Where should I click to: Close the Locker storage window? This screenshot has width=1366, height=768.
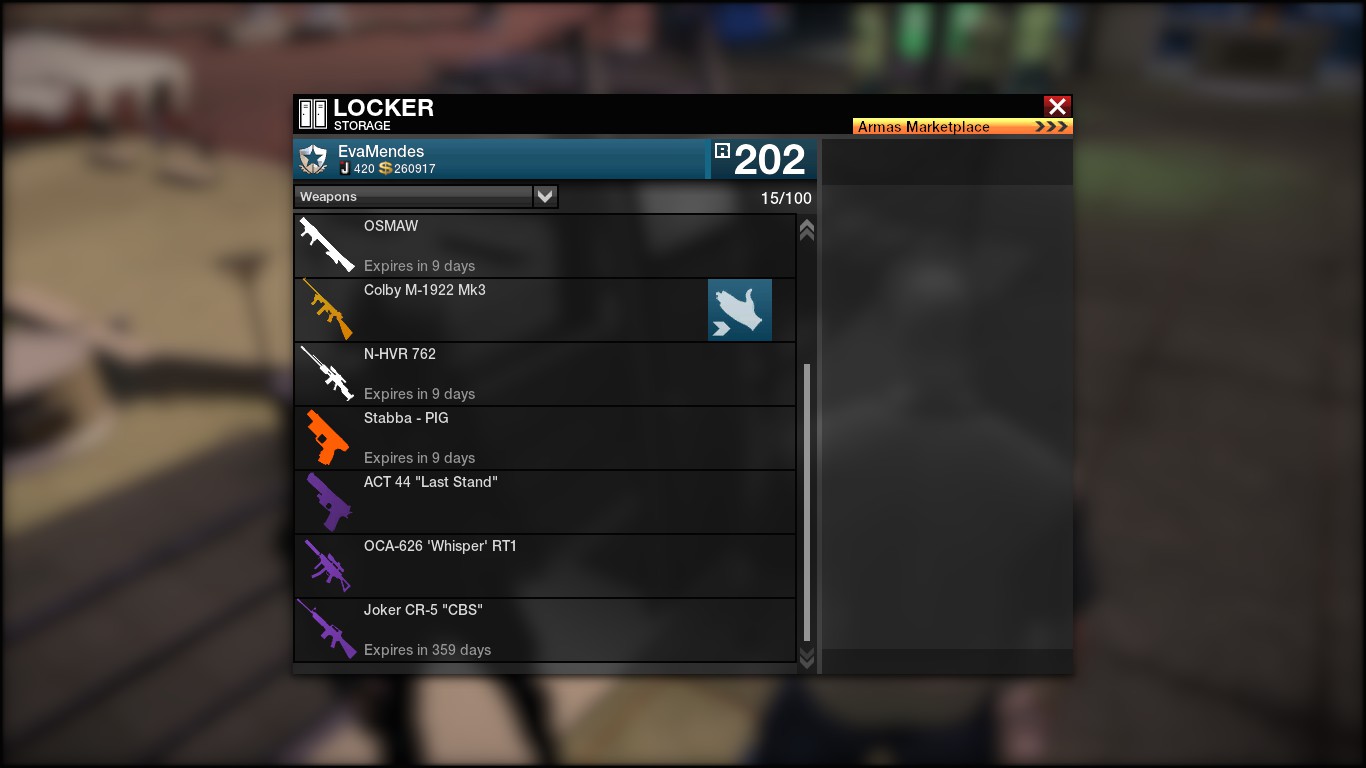[x=1057, y=106]
